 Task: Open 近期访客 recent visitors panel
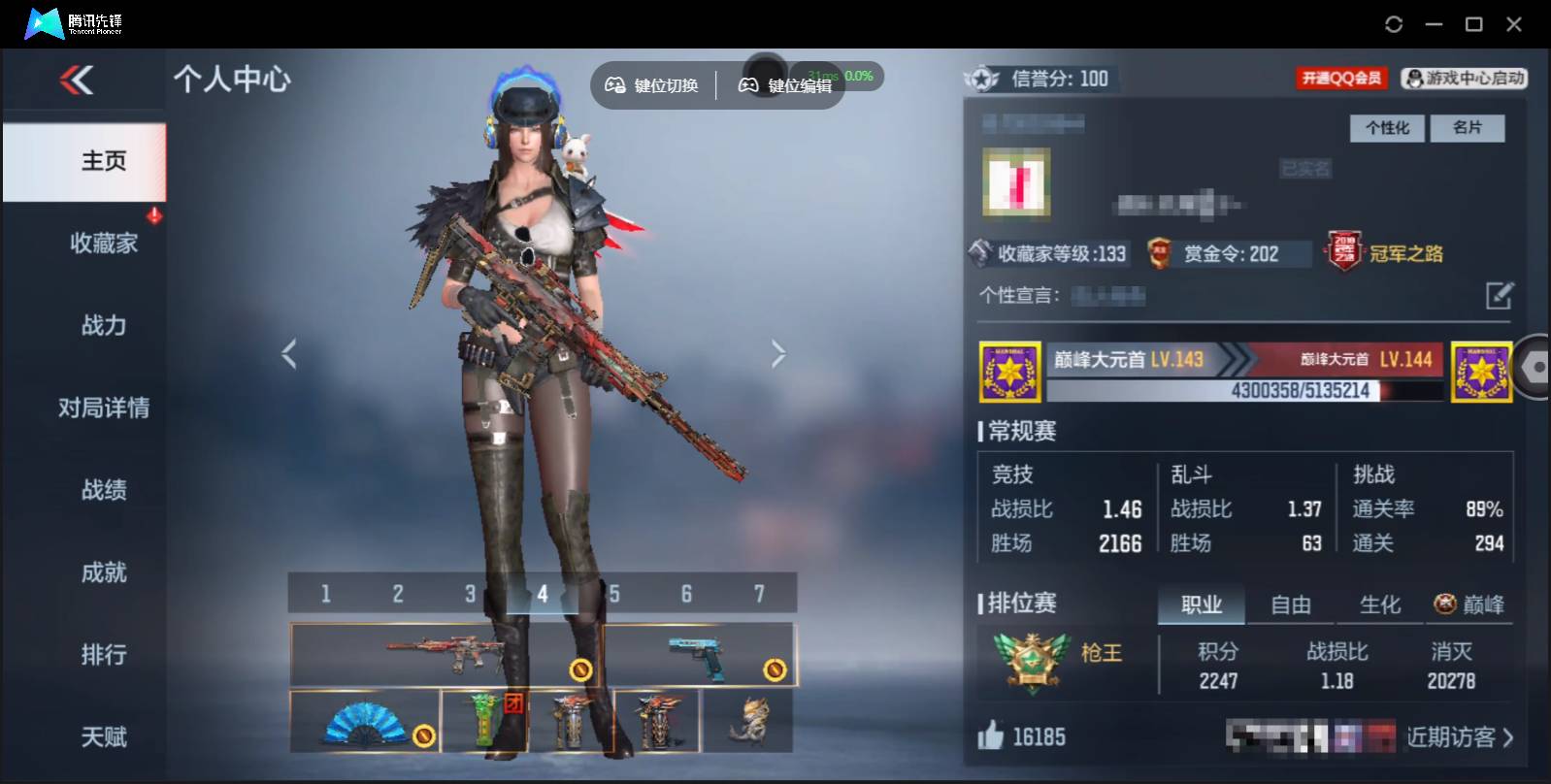tap(1451, 737)
